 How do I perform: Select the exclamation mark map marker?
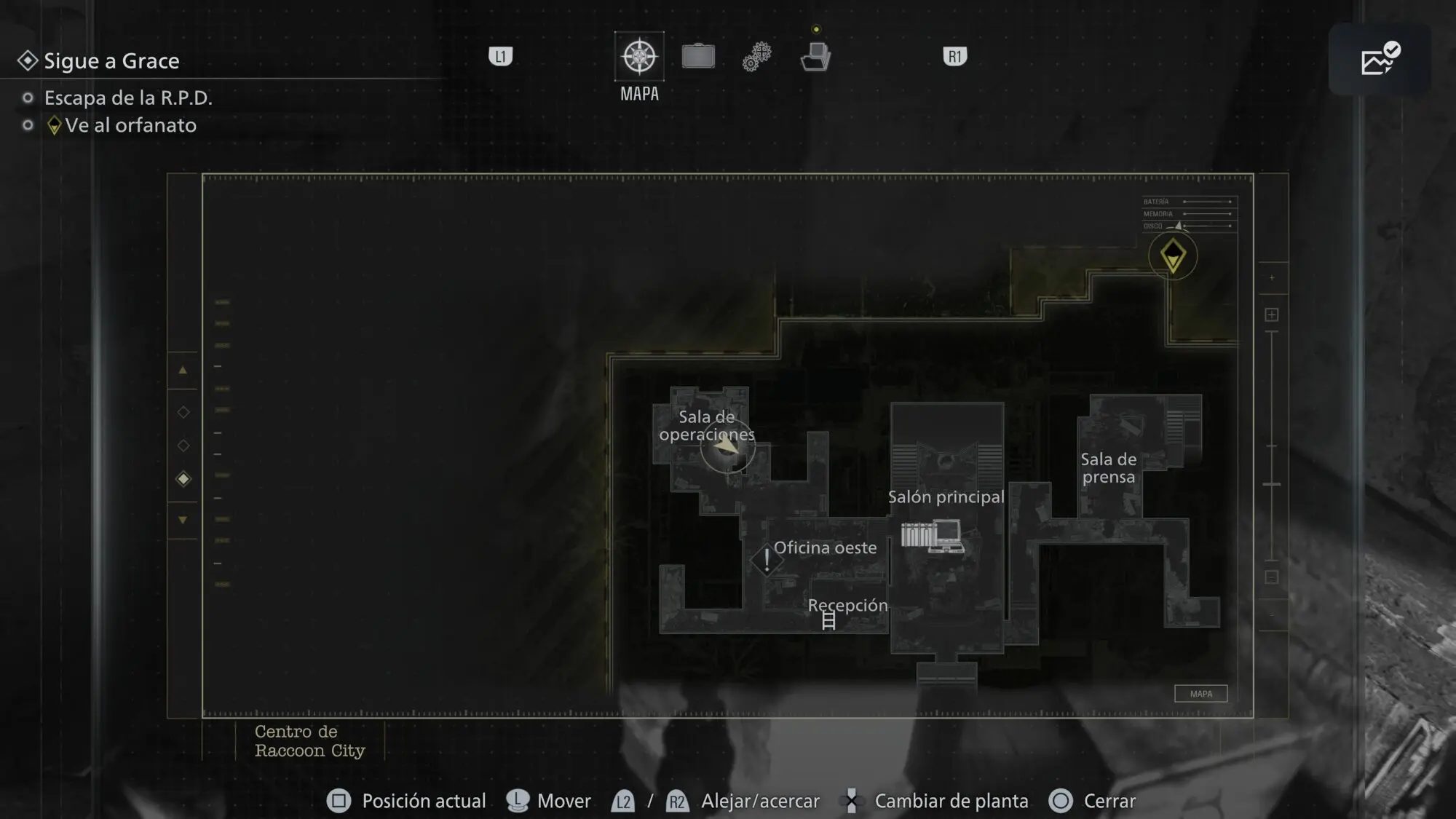pyautogui.click(x=766, y=560)
